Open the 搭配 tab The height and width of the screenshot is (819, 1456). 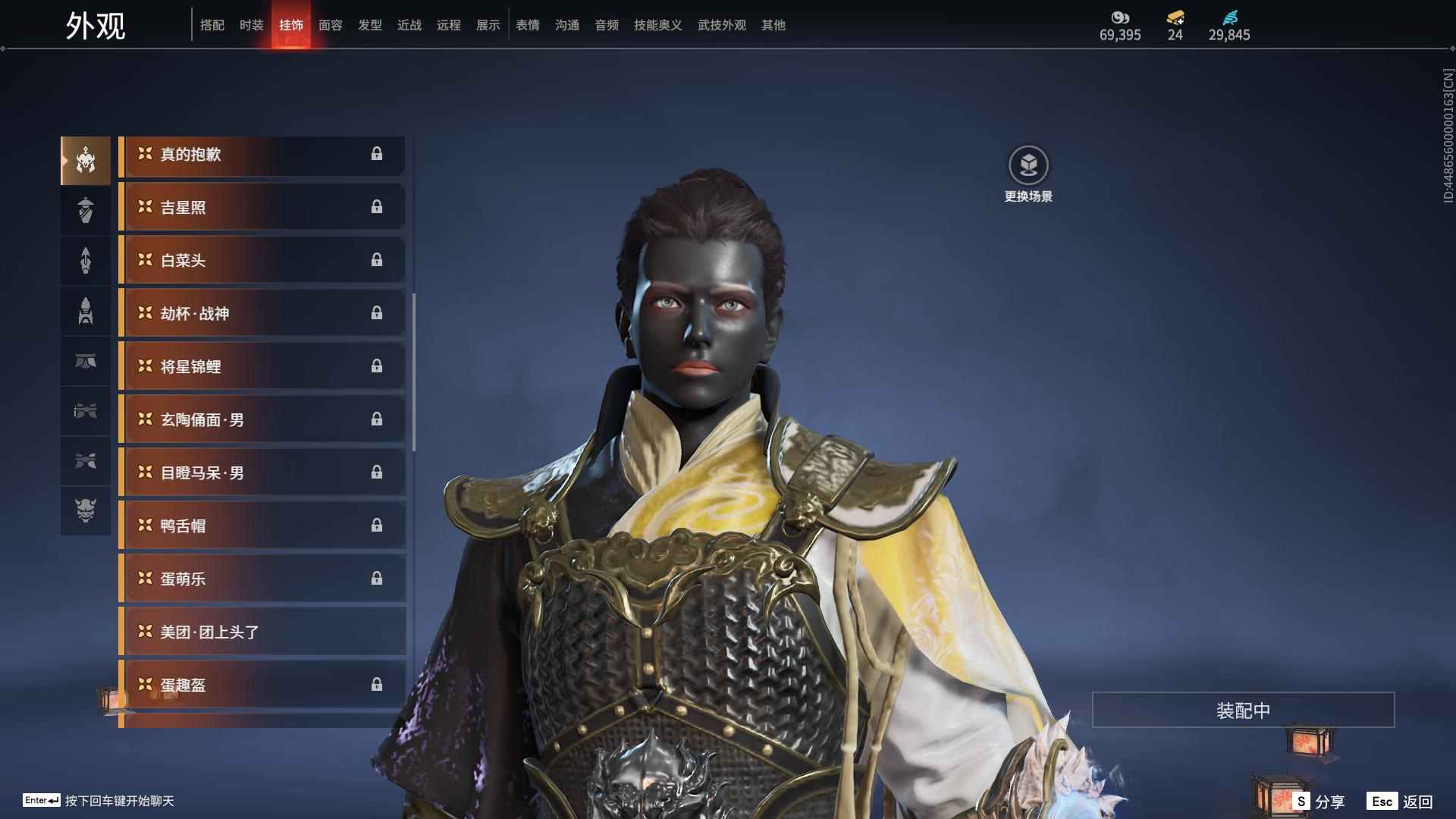tap(212, 25)
